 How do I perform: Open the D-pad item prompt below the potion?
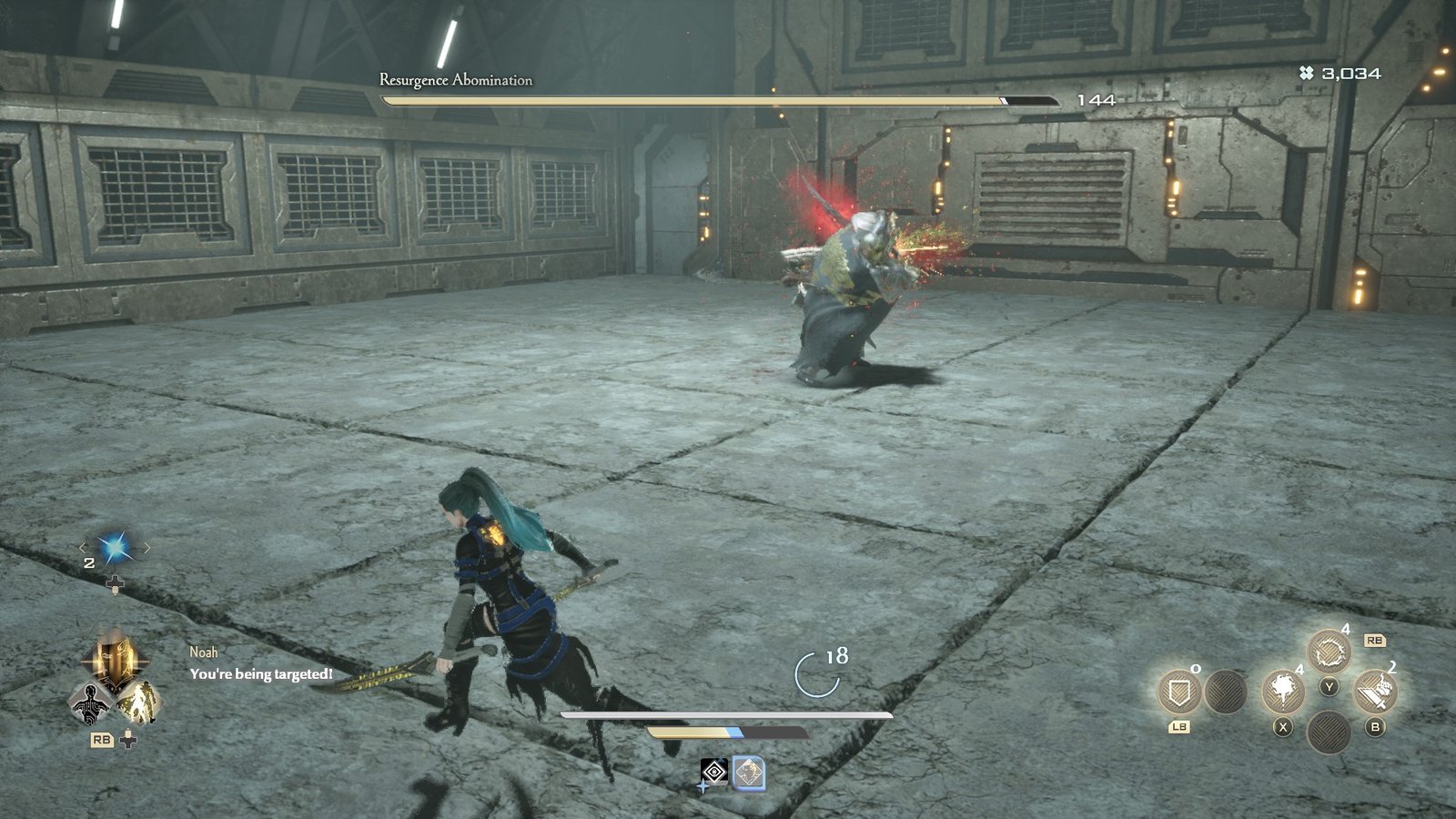click(116, 583)
